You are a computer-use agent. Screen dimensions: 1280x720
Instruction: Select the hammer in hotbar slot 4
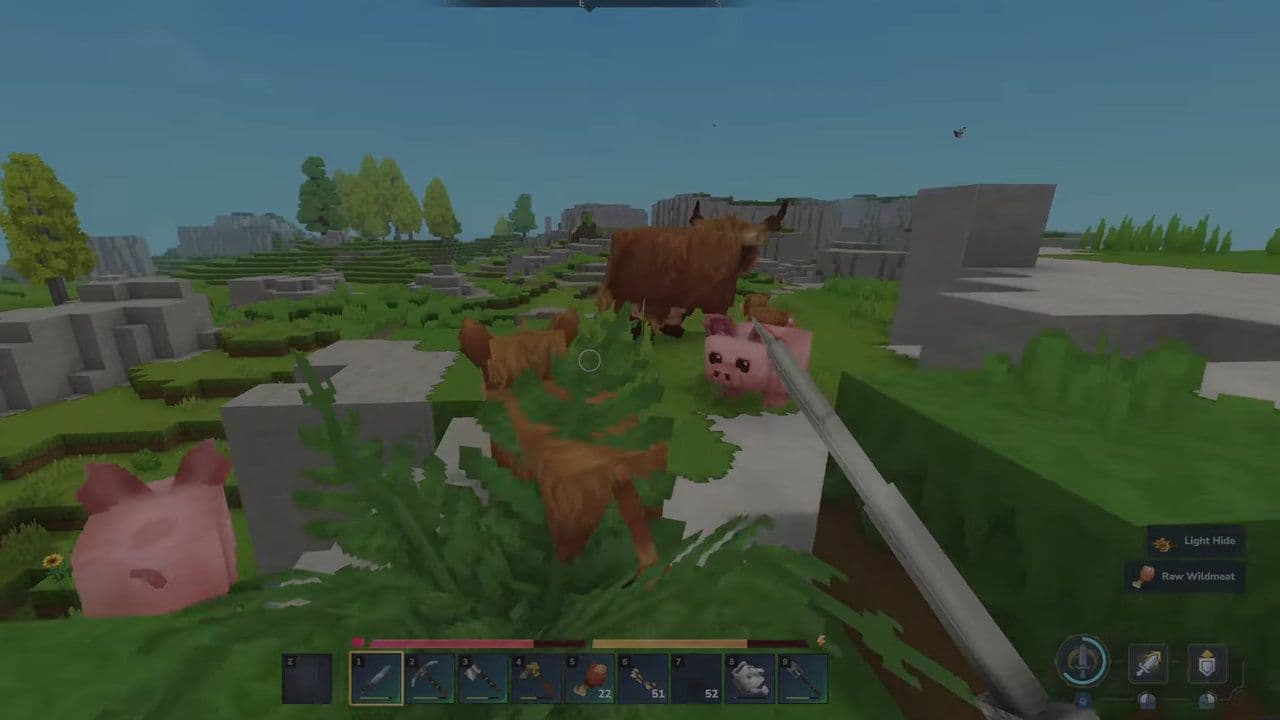(536, 678)
